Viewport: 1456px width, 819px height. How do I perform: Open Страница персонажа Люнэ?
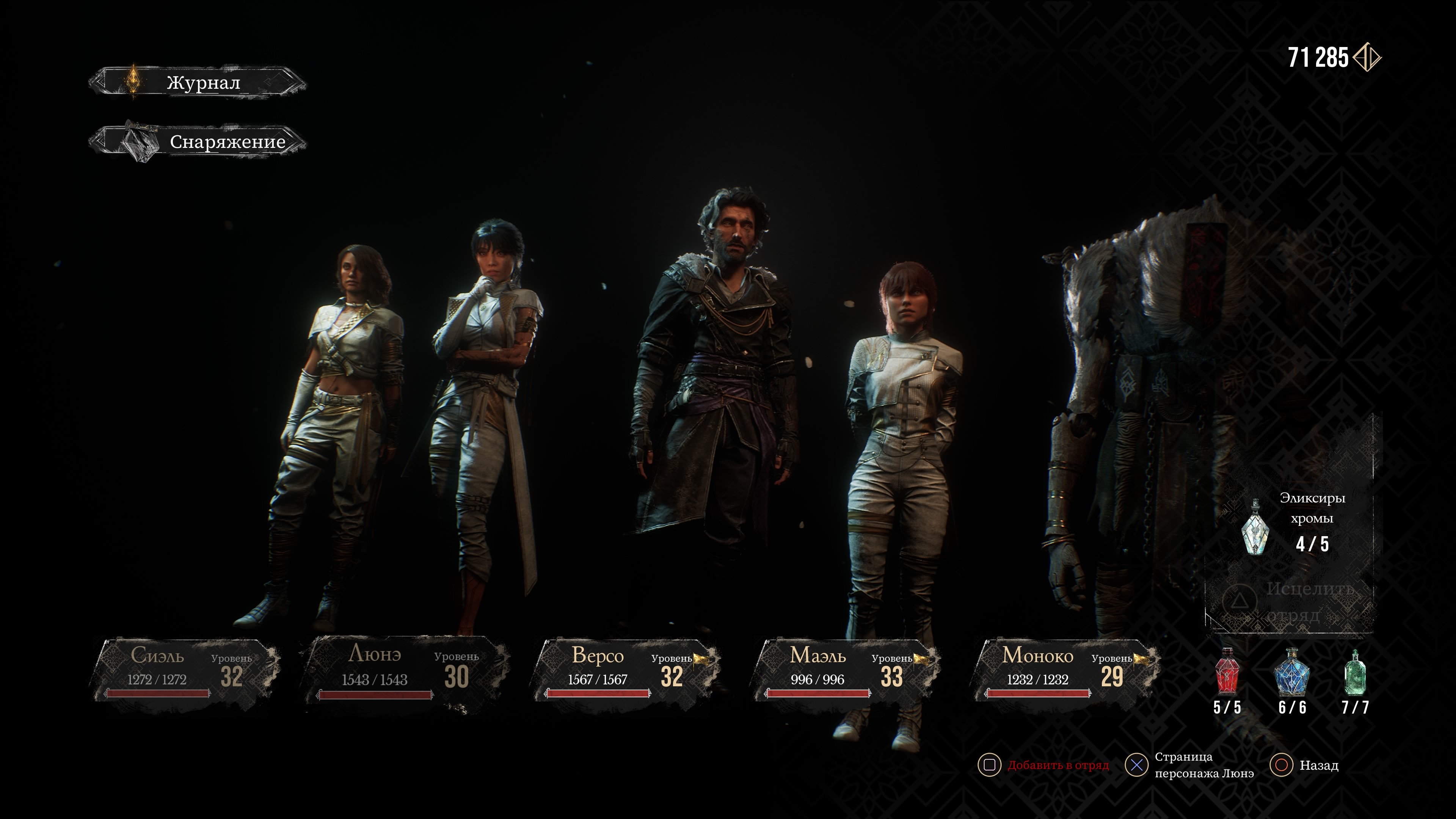tap(1203, 765)
